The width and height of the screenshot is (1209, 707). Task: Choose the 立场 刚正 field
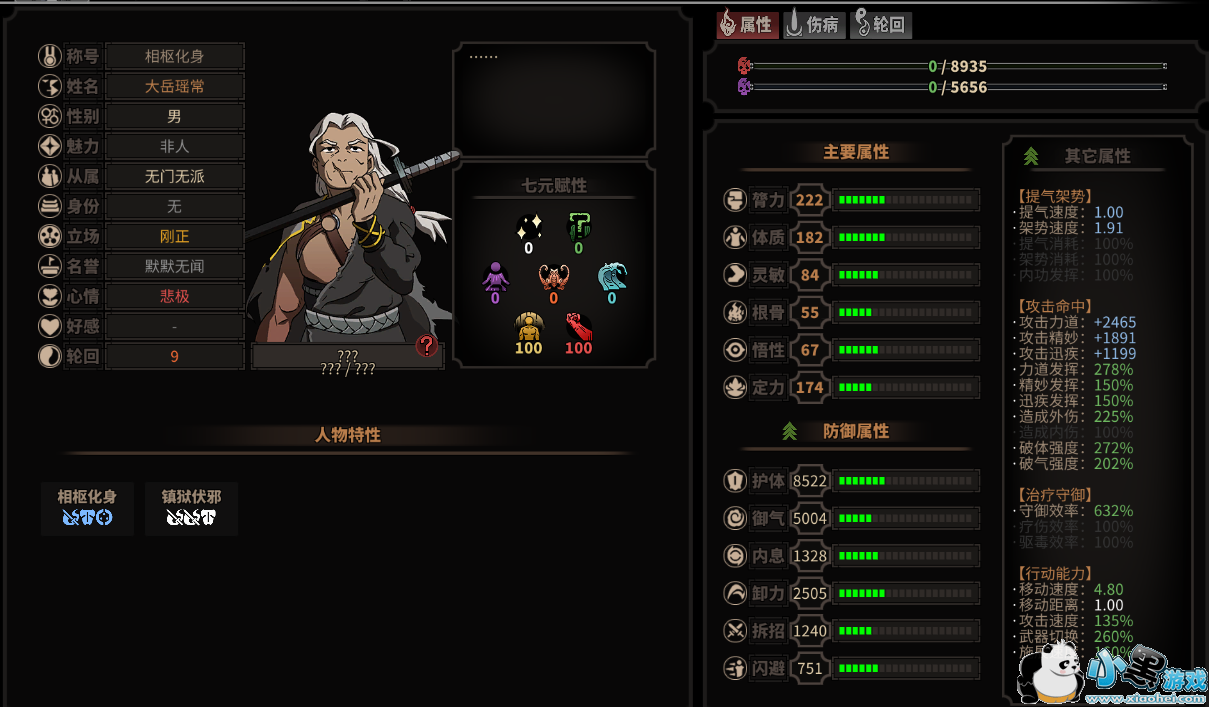click(175, 237)
